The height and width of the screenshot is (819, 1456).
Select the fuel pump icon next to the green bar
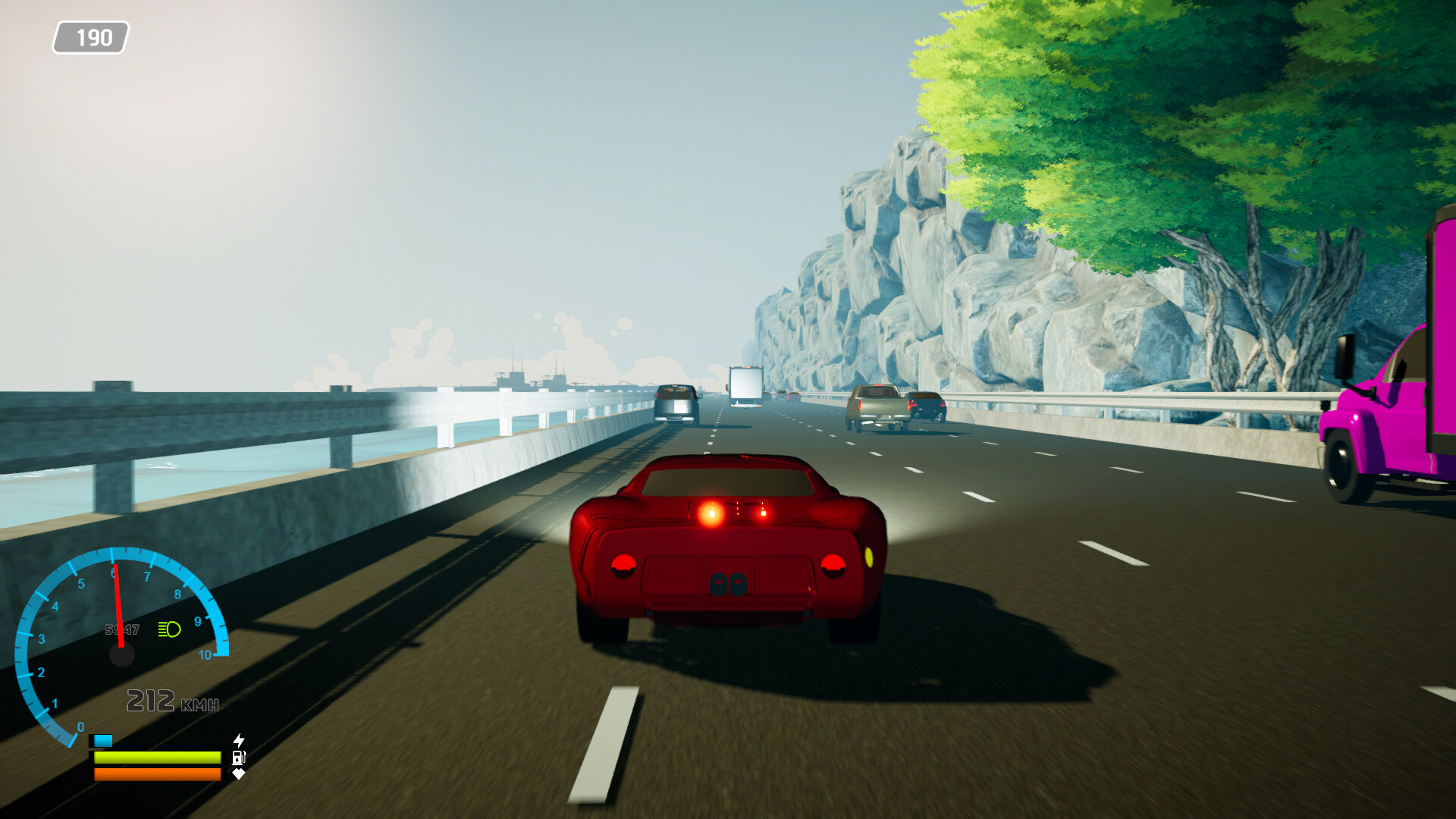pos(237,759)
